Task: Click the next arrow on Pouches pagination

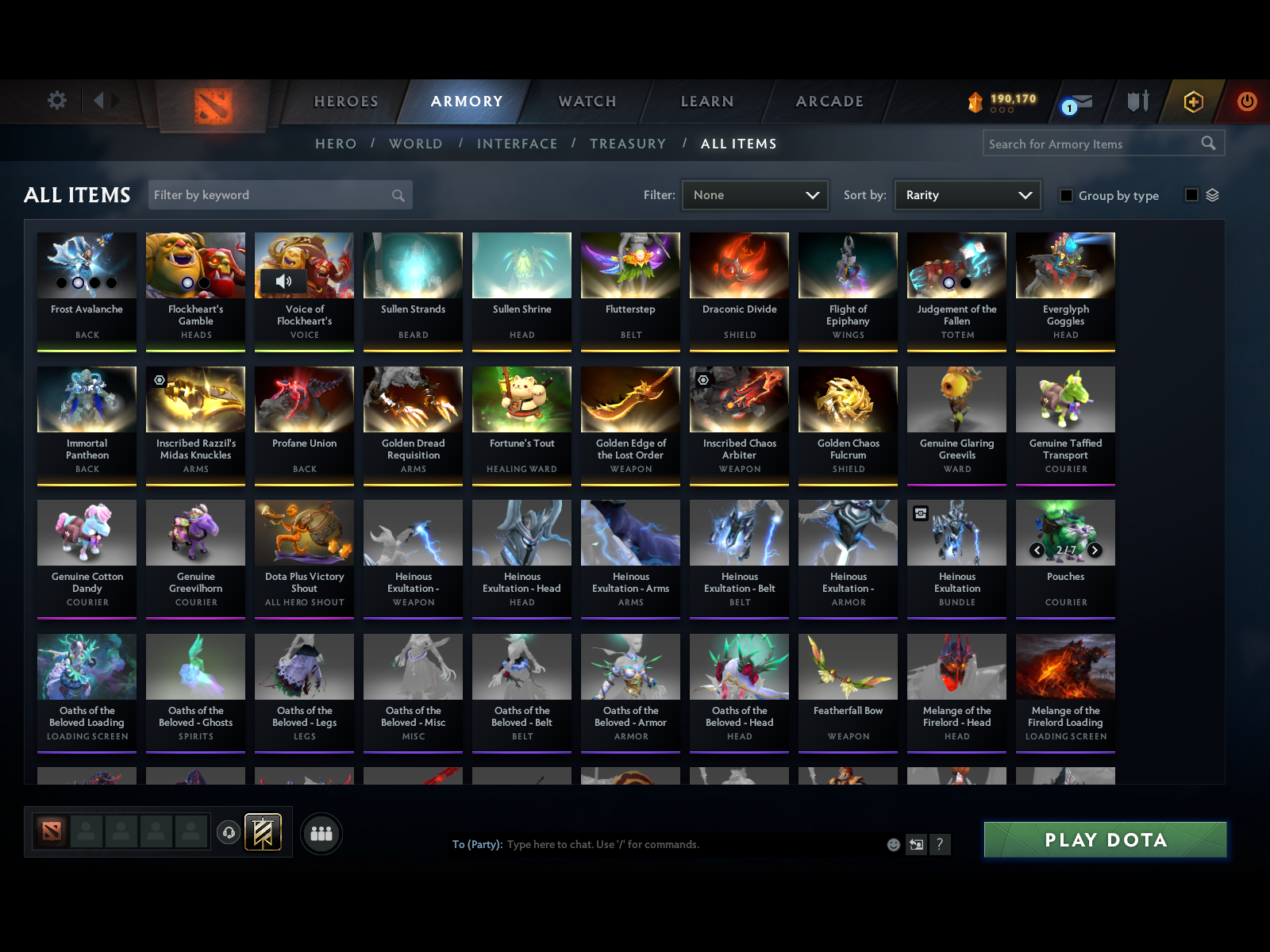Action: (x=1095, y=549)
